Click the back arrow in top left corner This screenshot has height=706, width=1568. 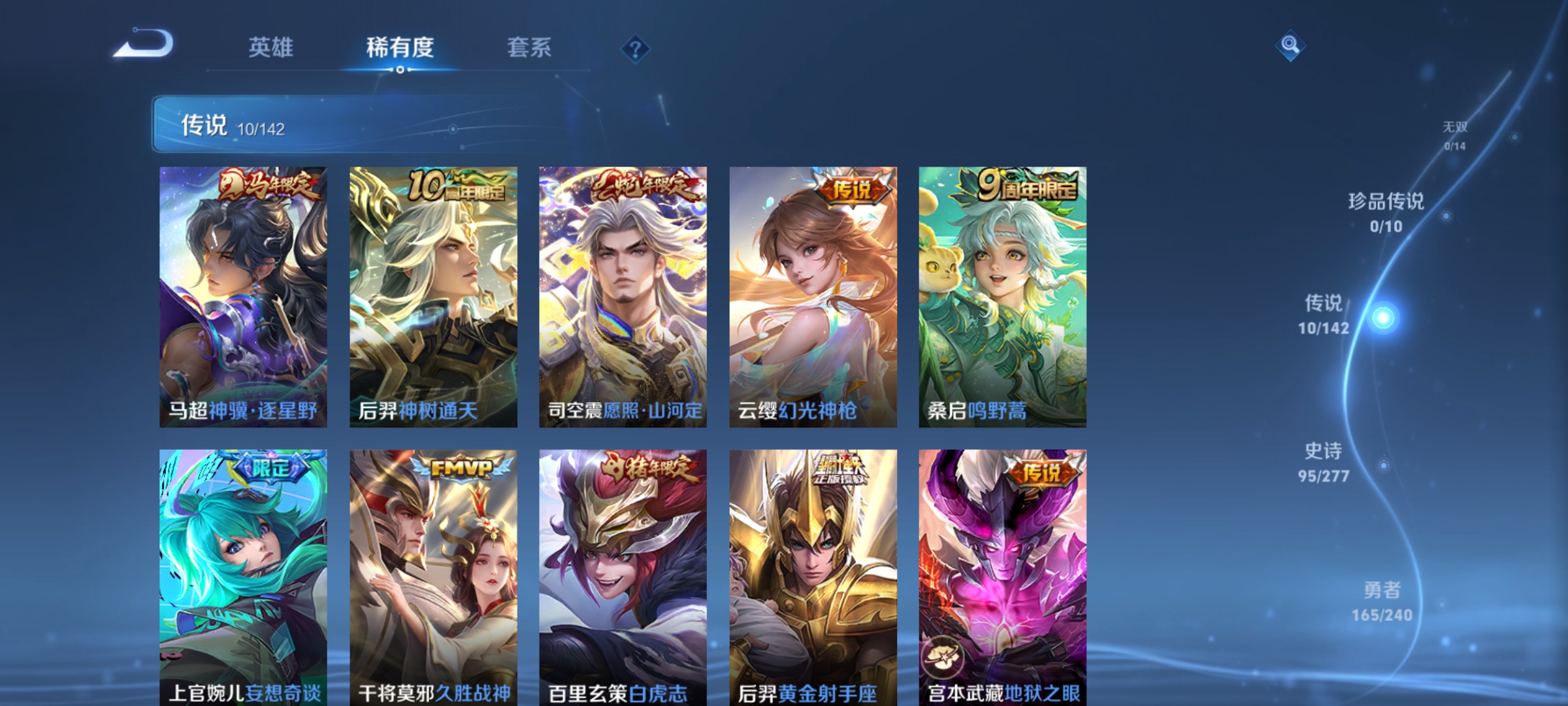[140, 42]
